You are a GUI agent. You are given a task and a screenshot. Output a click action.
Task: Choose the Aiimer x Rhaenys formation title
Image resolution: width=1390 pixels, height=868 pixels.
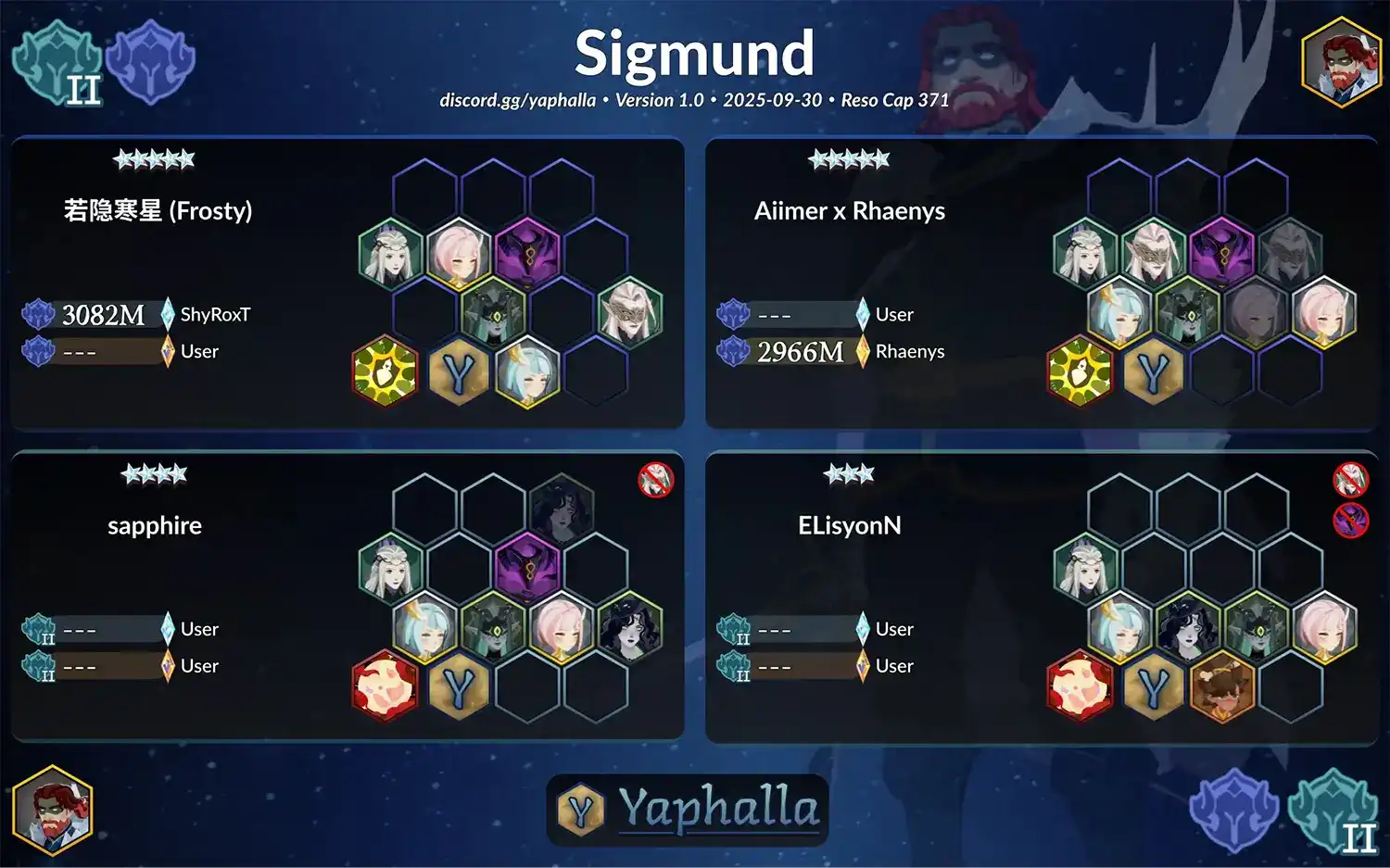click(849, 211)
